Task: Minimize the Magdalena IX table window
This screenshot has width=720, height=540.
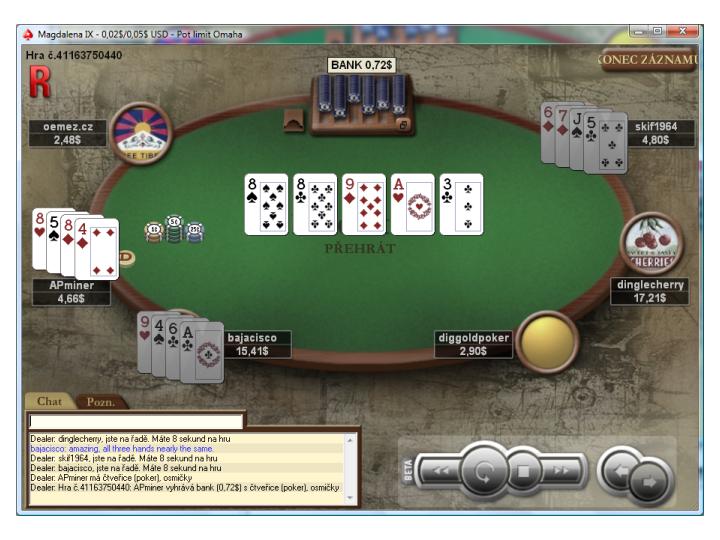Action: point(638,32)
